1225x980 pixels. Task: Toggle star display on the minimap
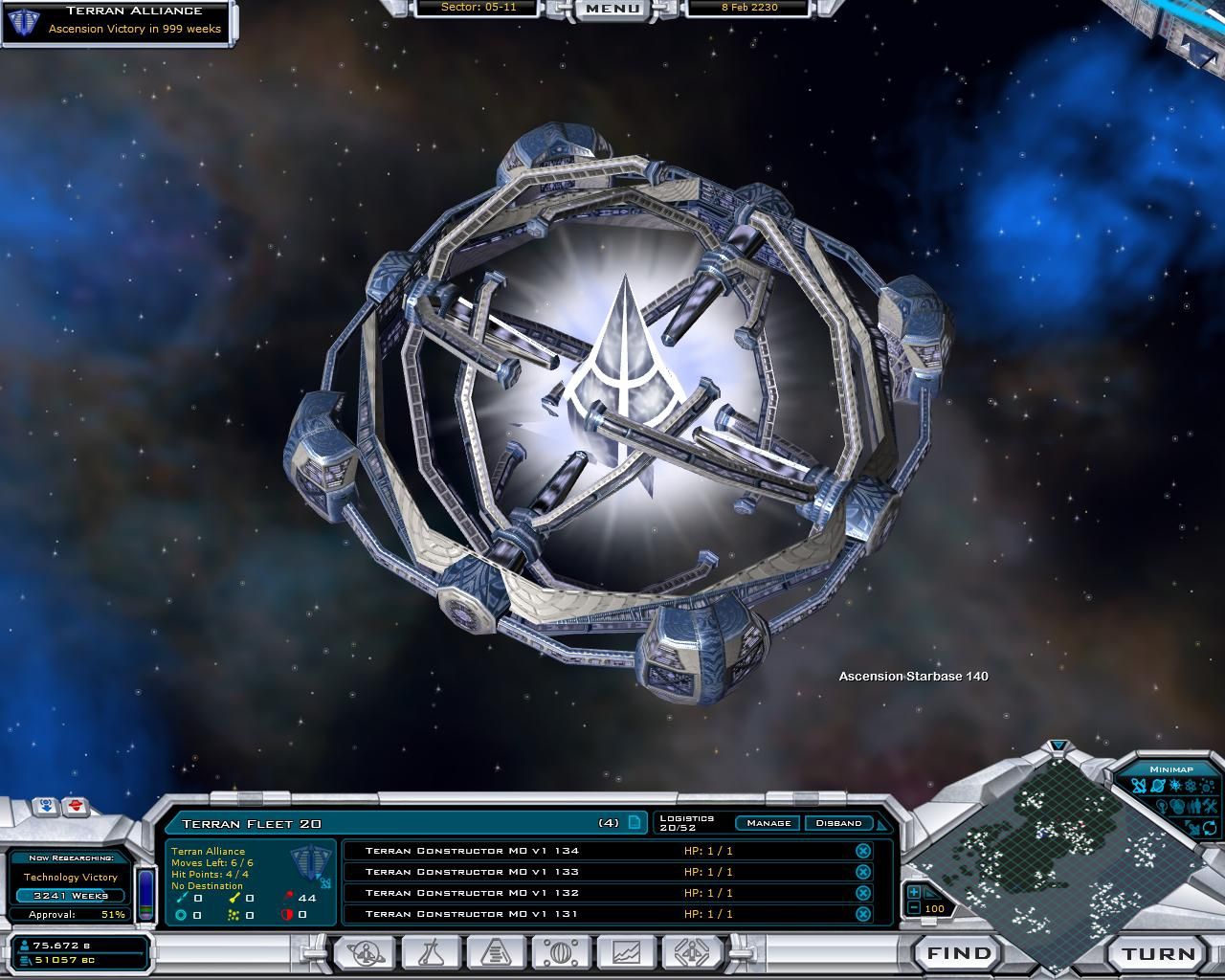click(1174, 785)
